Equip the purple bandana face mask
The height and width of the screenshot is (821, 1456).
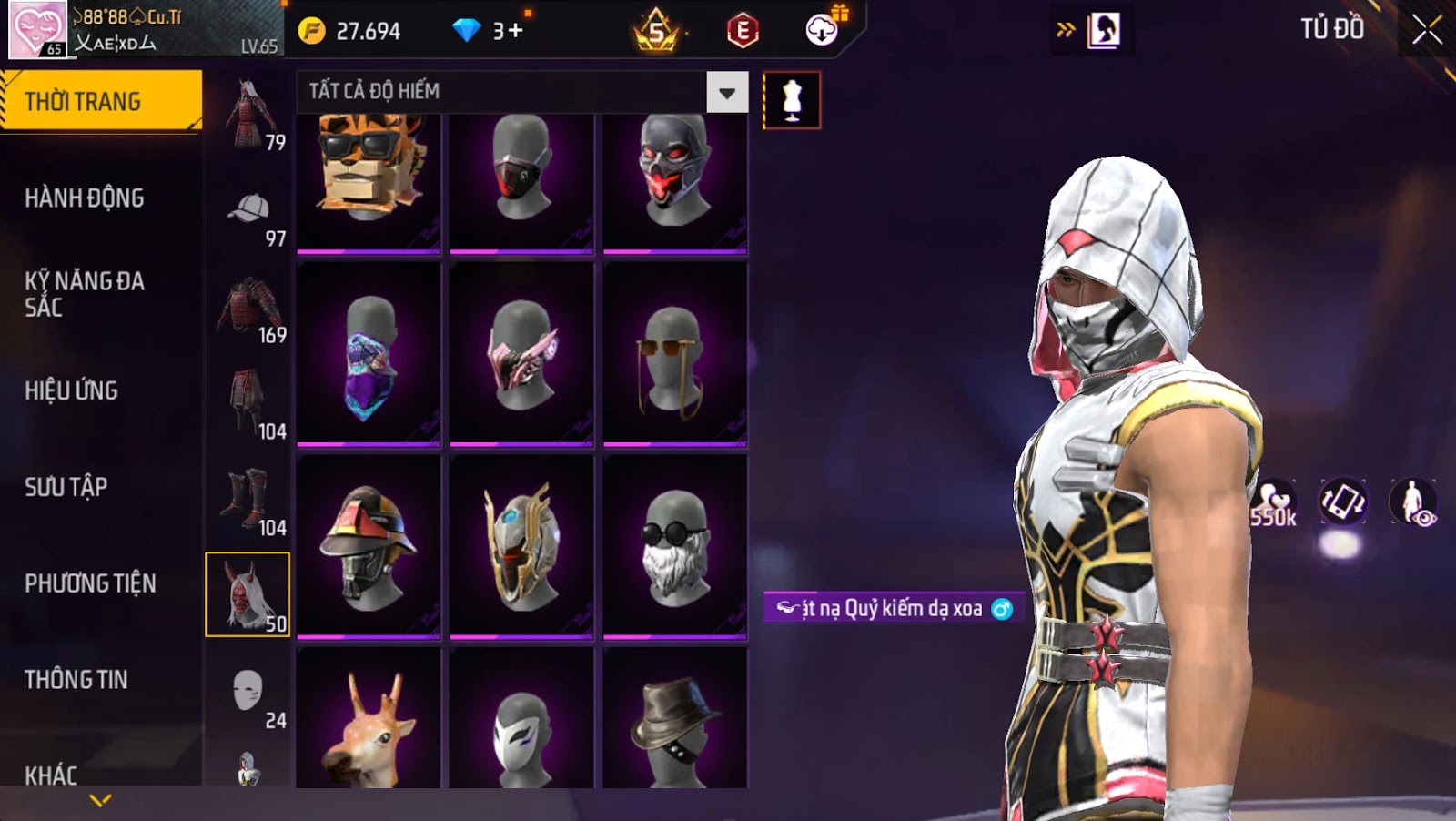tap(369, 354)
